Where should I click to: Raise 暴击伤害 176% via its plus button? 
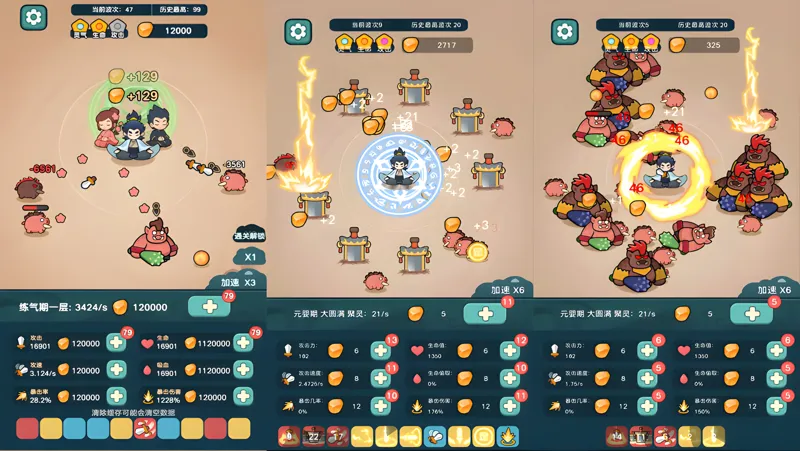(x=507, y=406)
